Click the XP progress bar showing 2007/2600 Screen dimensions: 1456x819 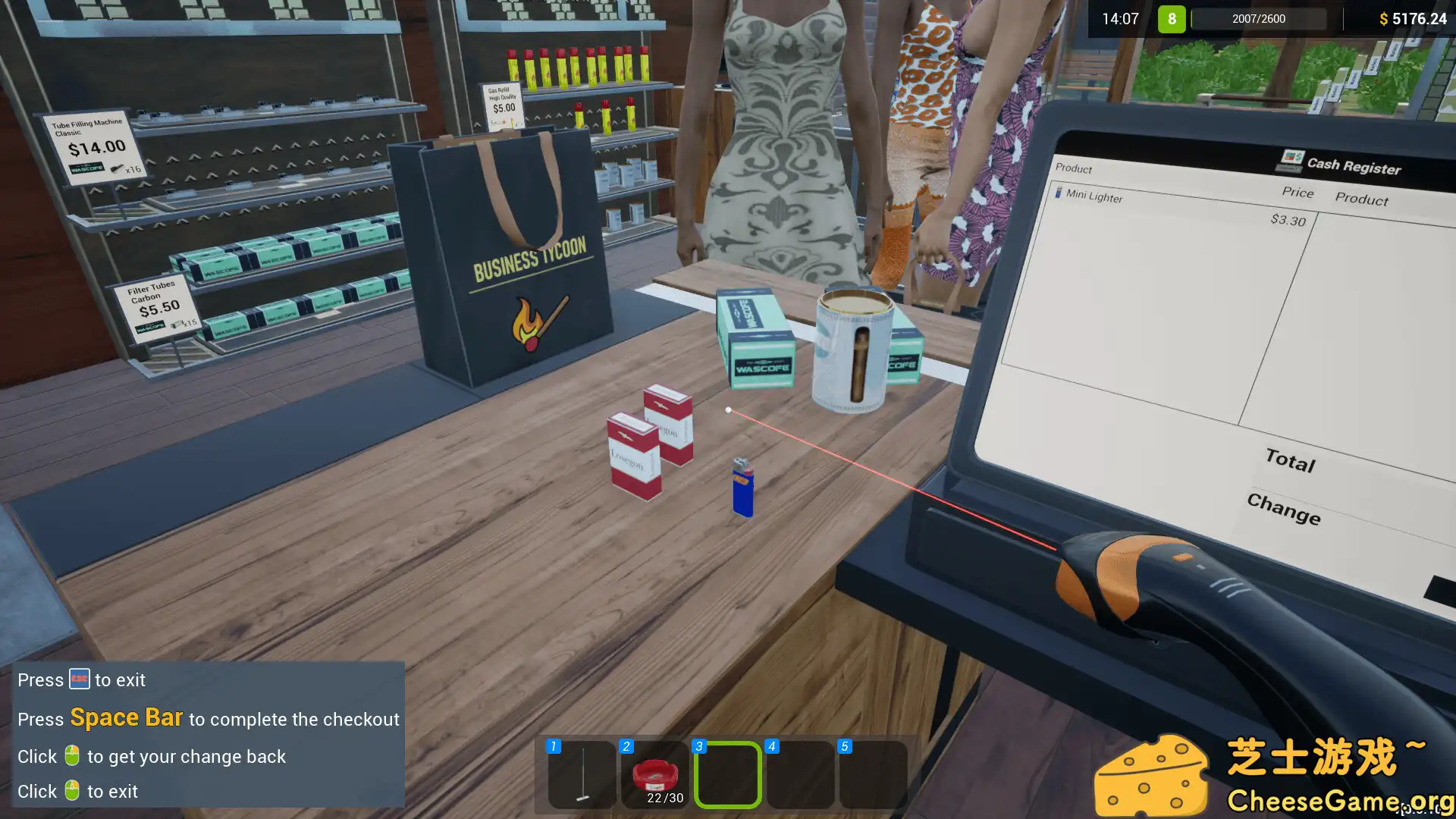click(1258, 18)
